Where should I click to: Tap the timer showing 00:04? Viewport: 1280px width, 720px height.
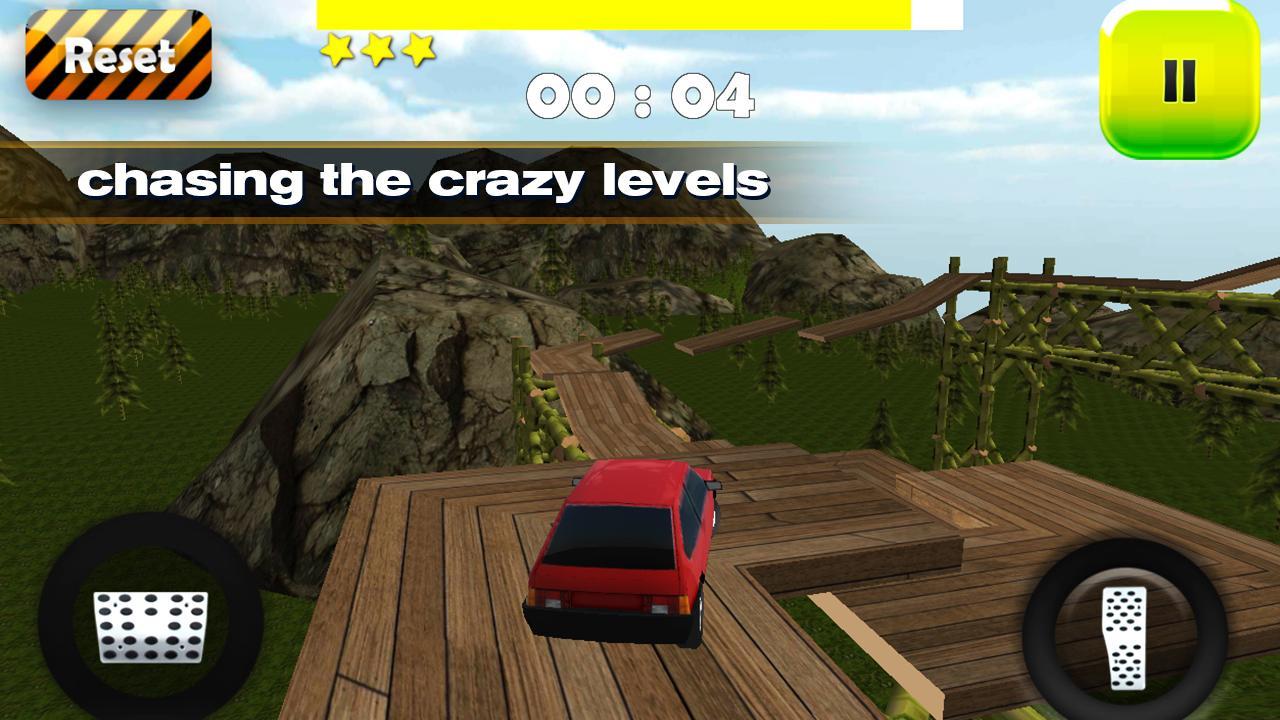[x=640, y=95]
